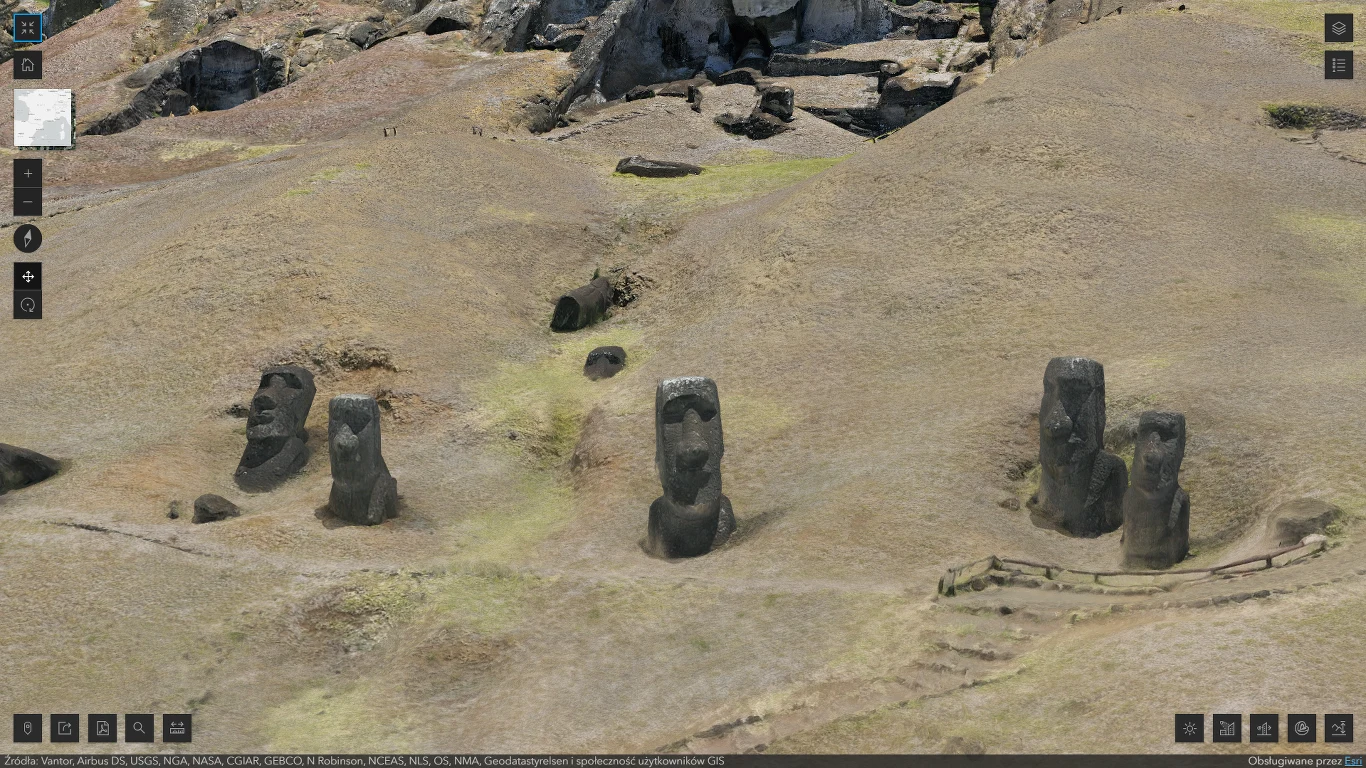Open the search tool
The width and height of the screenshot is (1366, 768).
coord(139,728)
